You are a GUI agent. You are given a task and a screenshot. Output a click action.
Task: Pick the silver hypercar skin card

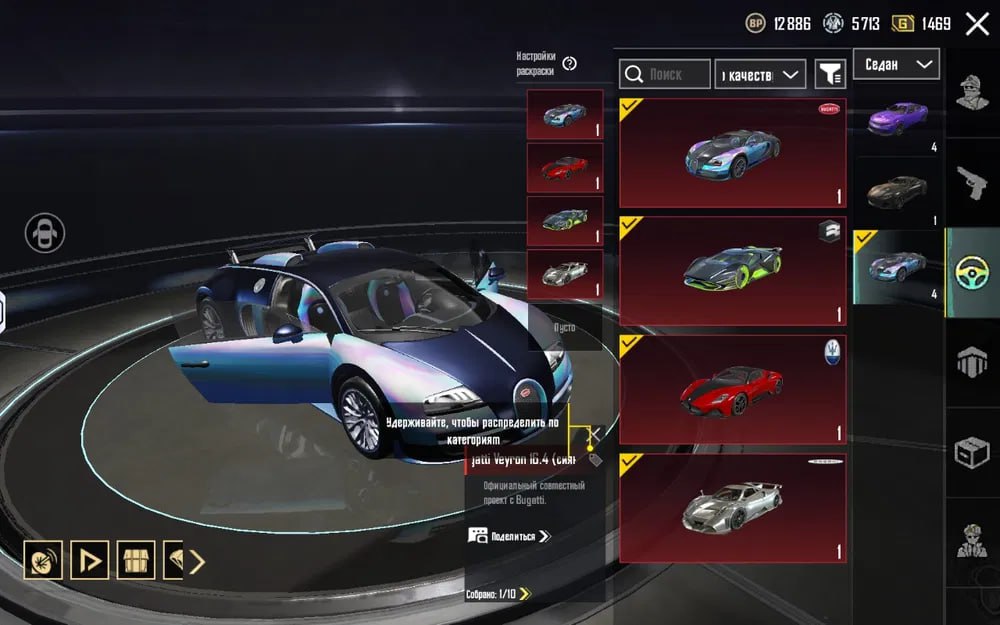[x=732, y=508]
